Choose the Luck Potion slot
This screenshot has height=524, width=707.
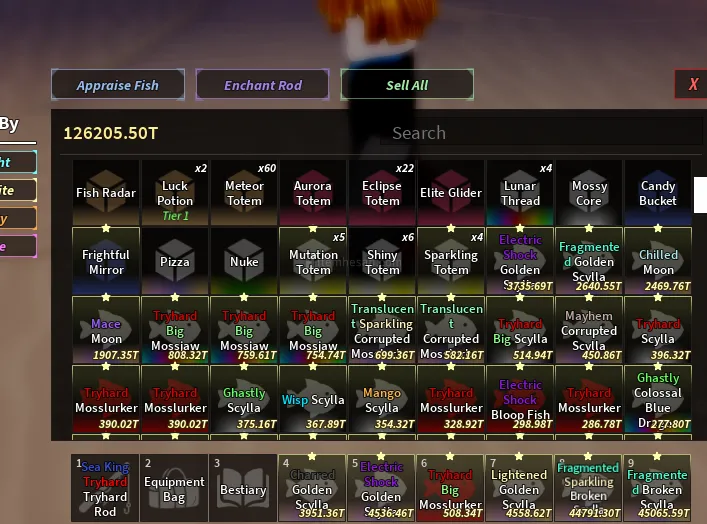[x=175, y=193]
